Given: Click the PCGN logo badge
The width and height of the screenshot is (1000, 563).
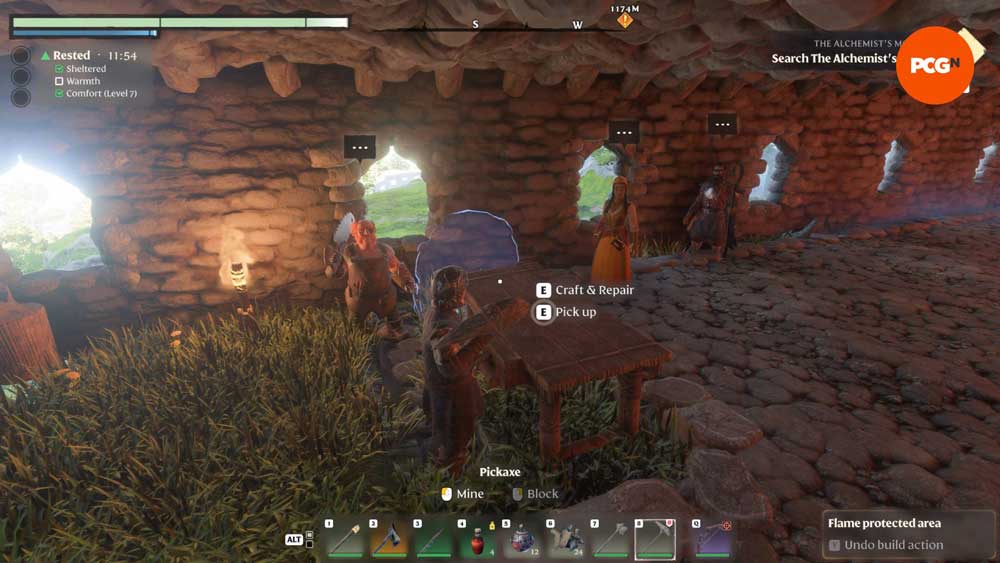Looking at the screenshot, I should [x=934, y=65].
